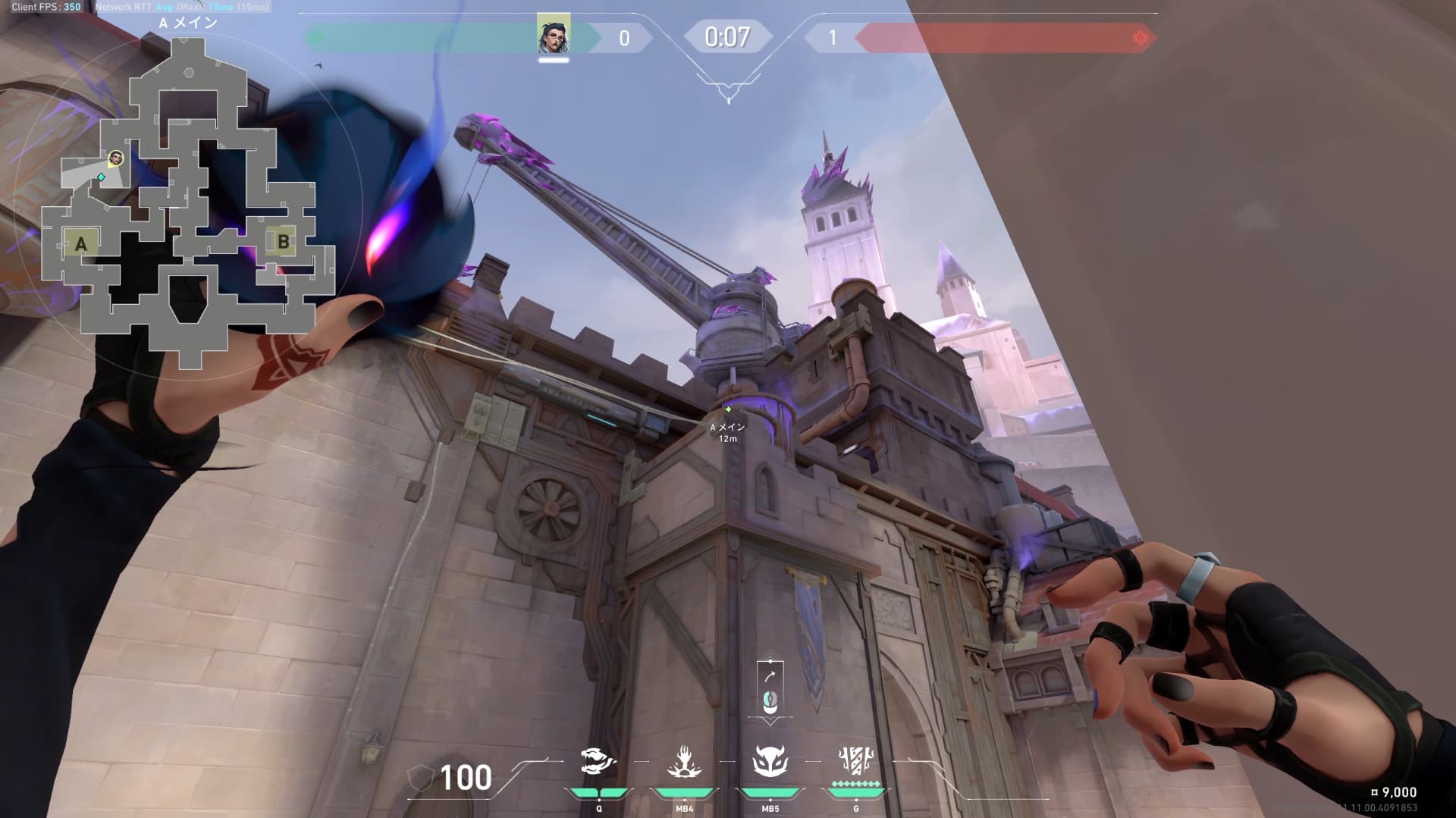
Task: Trigger the Nightfall ultimate ability icon
Action: [856, 760]
